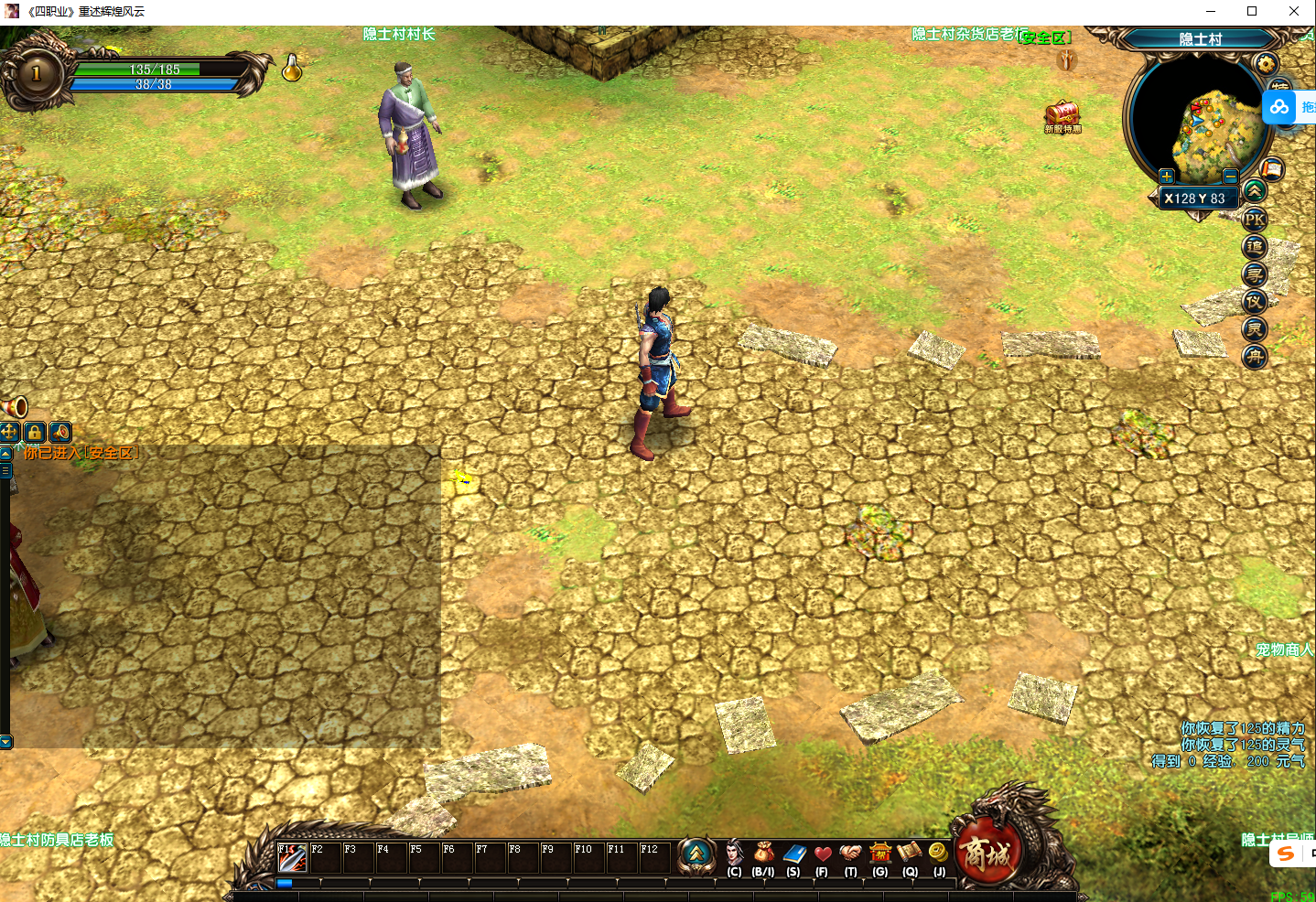1316x902 pixels.
Task: Zoom in the minimap with the plus button
Action: (1168, 176)
